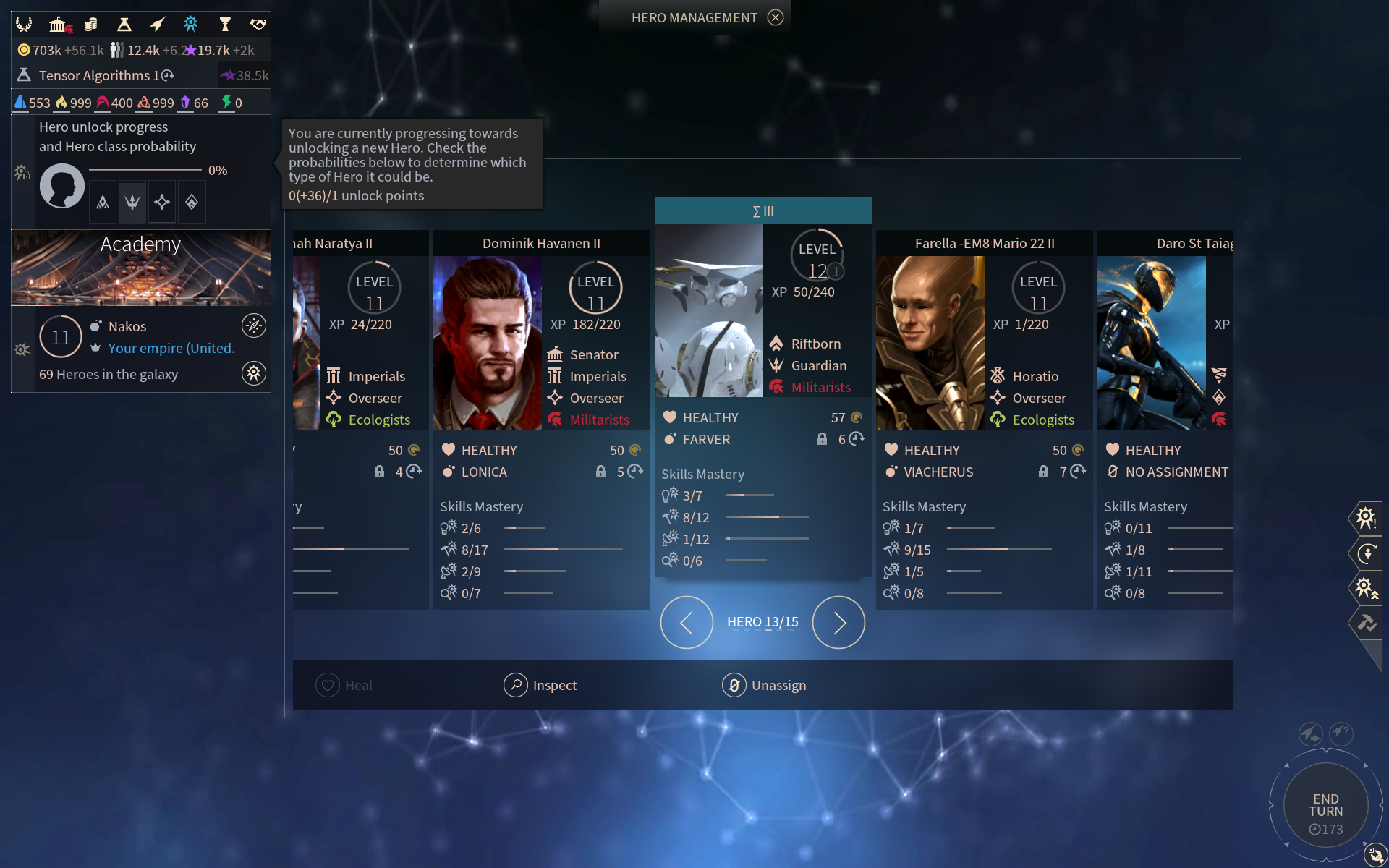
Task: Open the research flask screen
Action: (124, 25)
